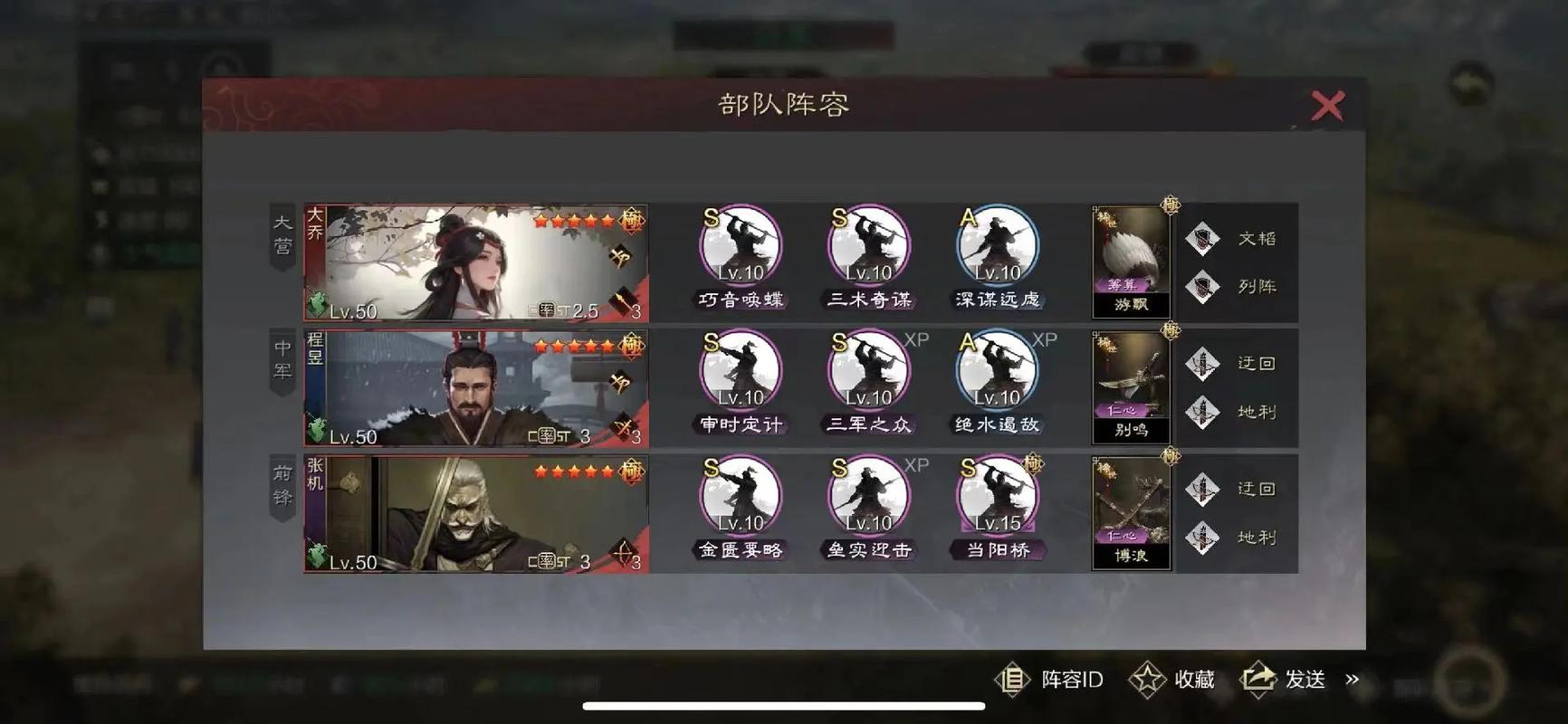Screen dimensions: 1568x724
Task: Open 张机's hero portrait
Action: pyautogui.click(x=475, y=514)
